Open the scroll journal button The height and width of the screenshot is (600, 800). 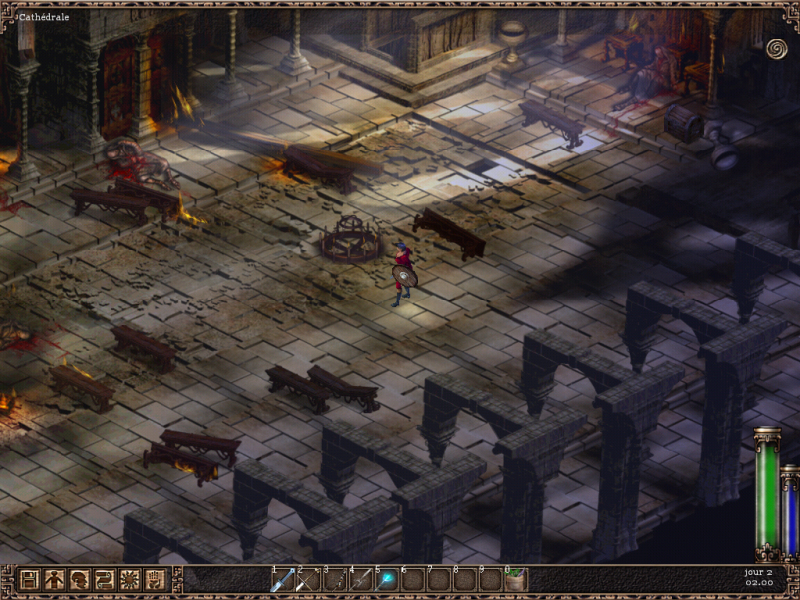tap(104, 579)
